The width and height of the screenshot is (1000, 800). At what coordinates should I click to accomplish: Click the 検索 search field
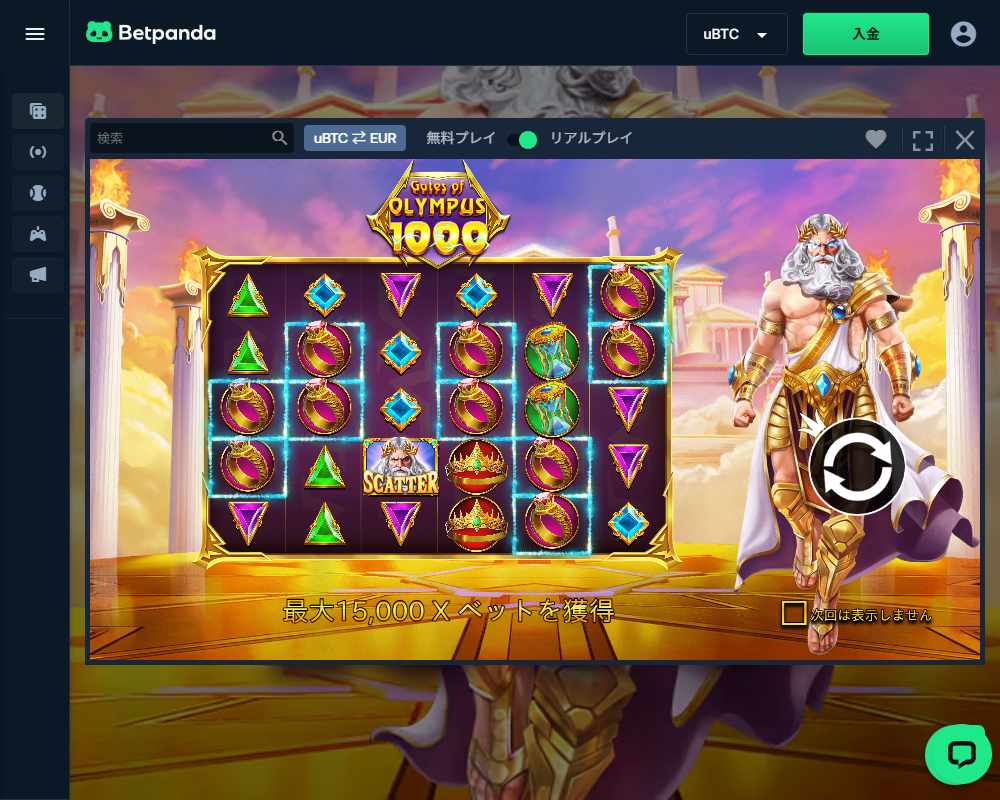coord(182,138)
